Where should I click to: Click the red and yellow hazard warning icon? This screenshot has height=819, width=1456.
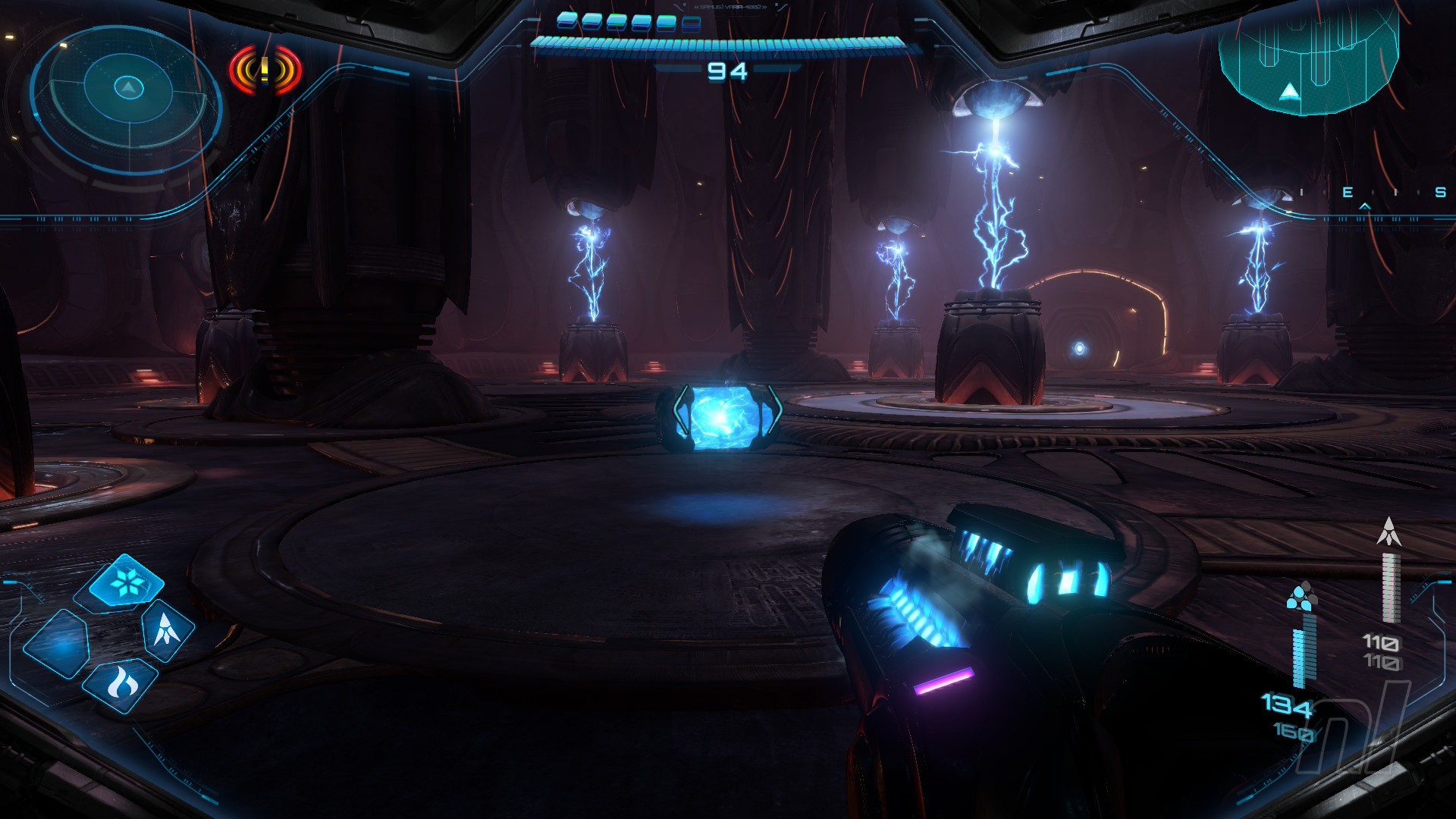click(x=265, y=71)
